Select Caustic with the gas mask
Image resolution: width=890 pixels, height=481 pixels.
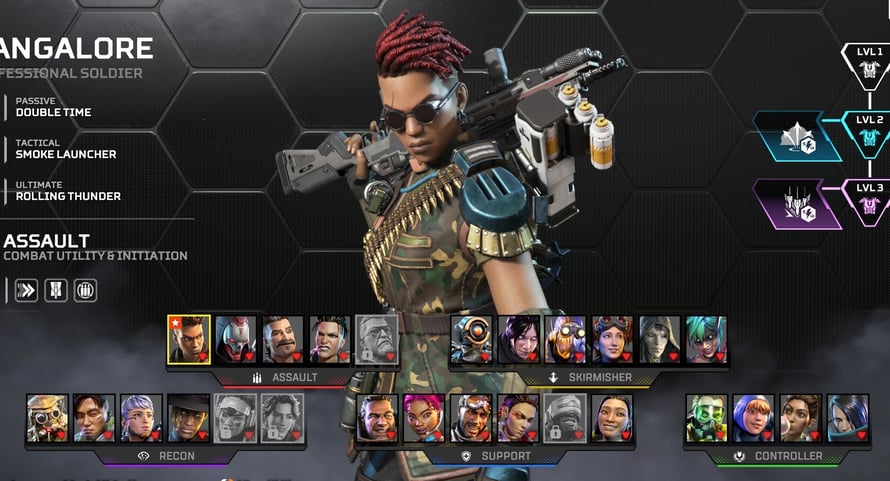pyautogui.click(x=706, y=417)
